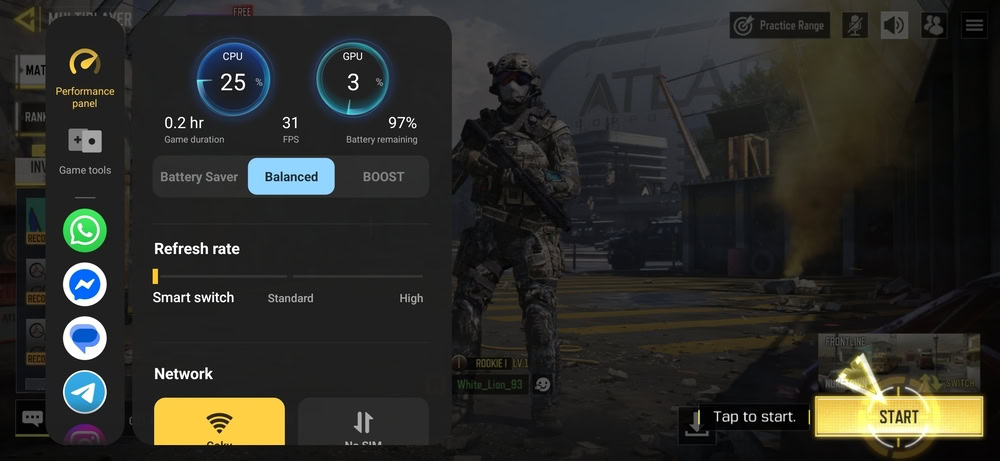Open the Messenger app shortcut
Screen dimensions: 1000x461
click(x=85, y=285)
